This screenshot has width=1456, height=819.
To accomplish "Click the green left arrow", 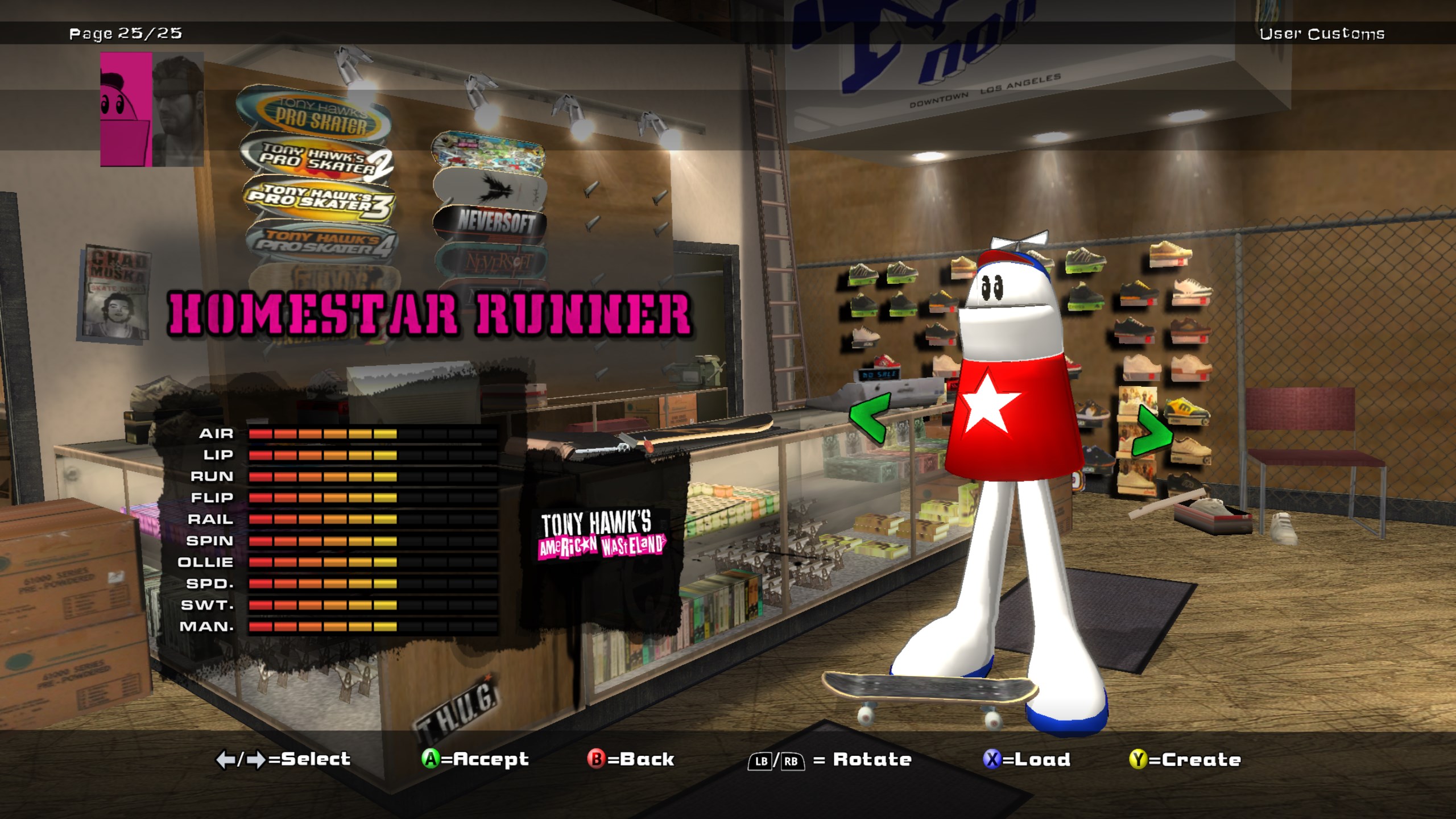I will (x=869, y=418).
